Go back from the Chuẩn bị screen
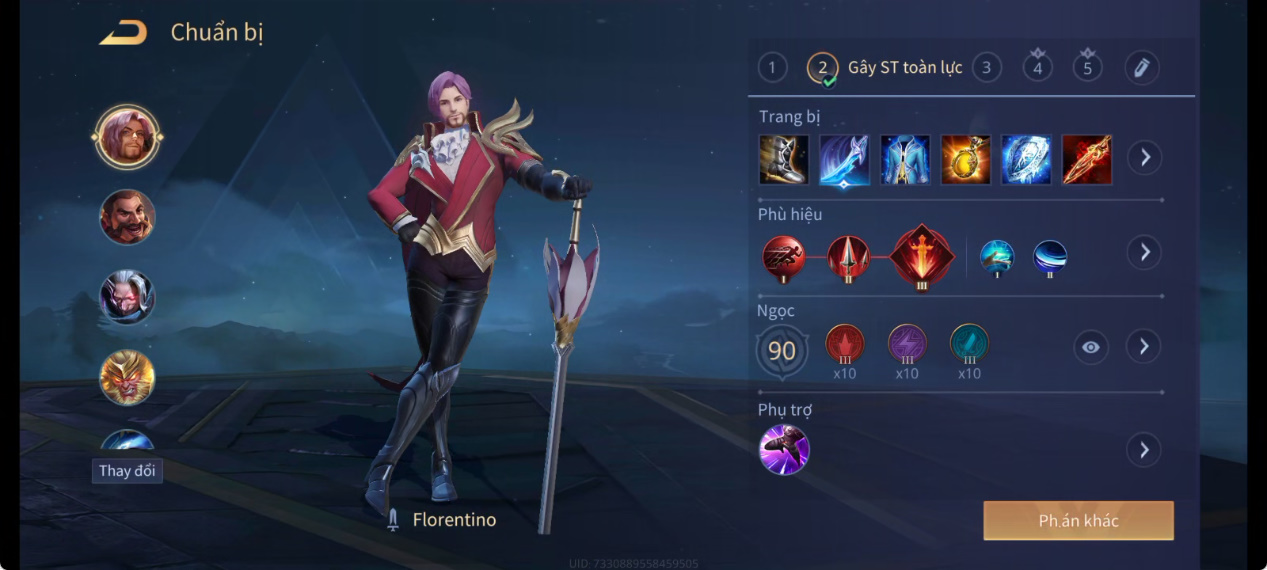Image resolution: width=1267 pixels, height=570 pixels. [x=123, y=34]
